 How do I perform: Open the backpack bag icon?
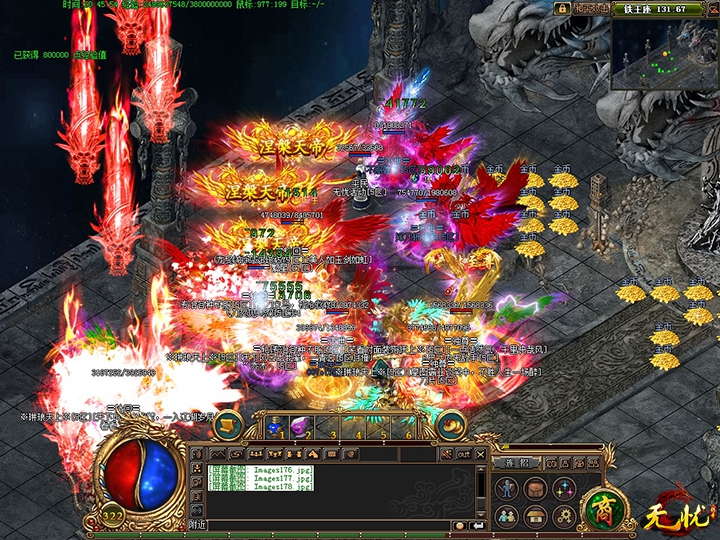(536, 489)
